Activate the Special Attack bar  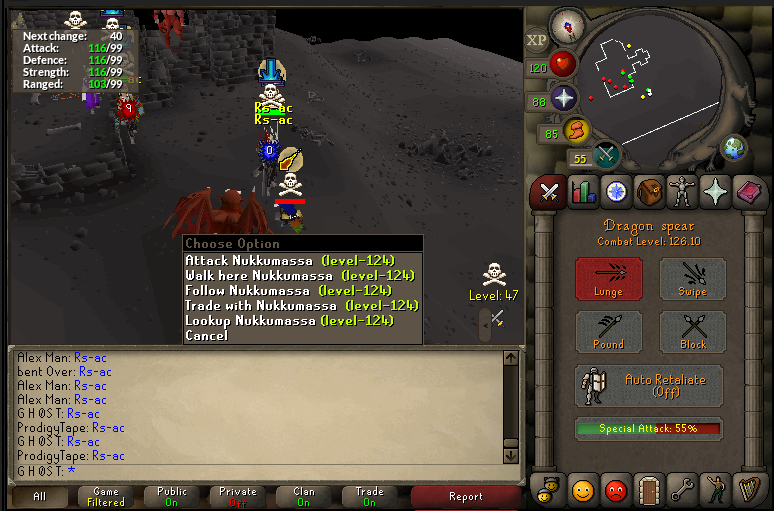click(x=648, y=429)
